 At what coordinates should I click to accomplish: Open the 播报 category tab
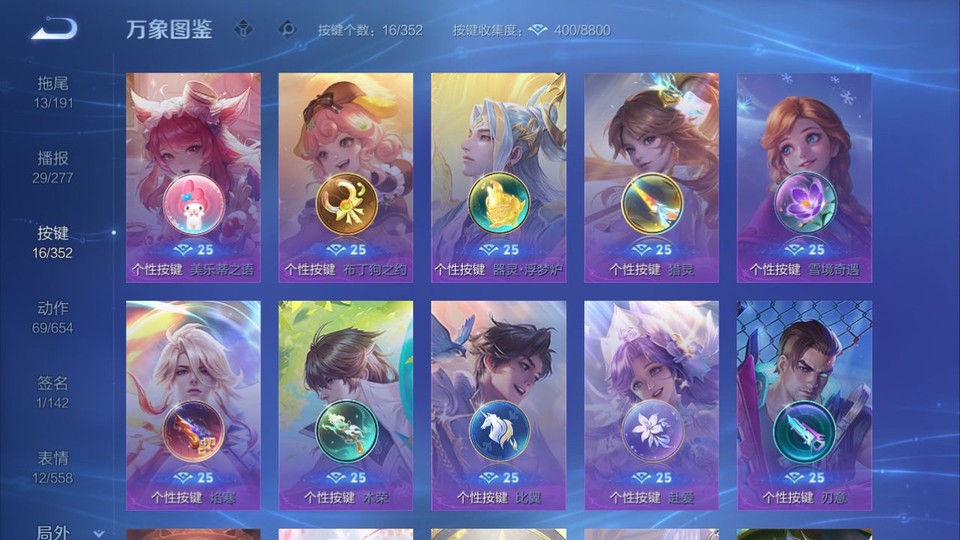(54, 167)
